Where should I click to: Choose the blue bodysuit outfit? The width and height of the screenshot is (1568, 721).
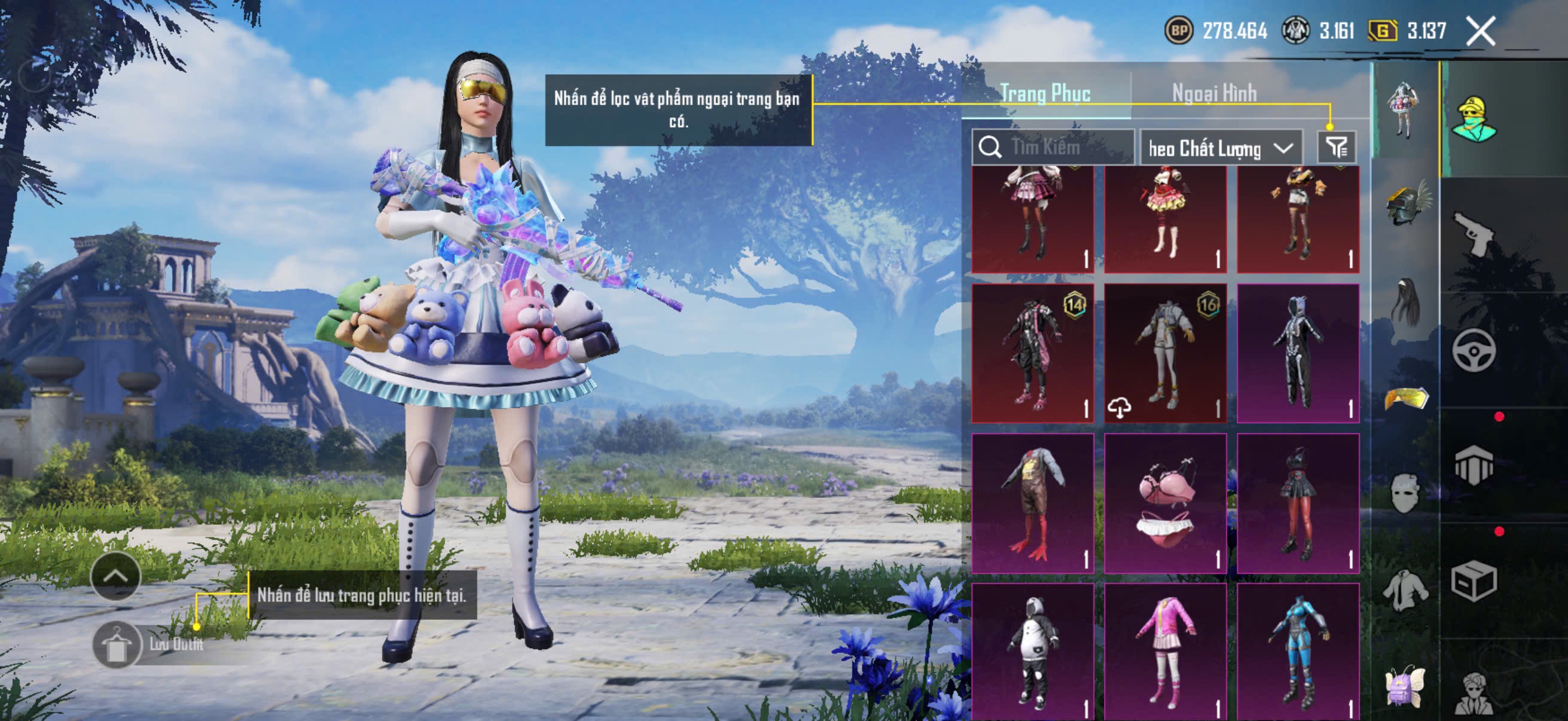pyautogui.click(x=1298, y=652)
